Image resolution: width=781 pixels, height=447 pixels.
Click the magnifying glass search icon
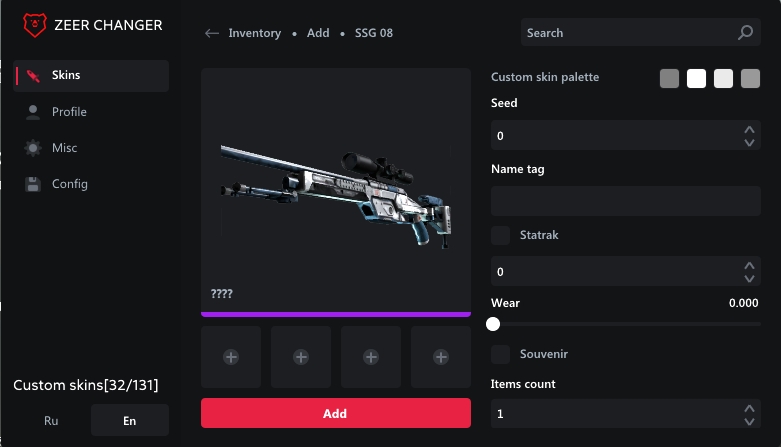pyautogui.click(x=745, y=33)
